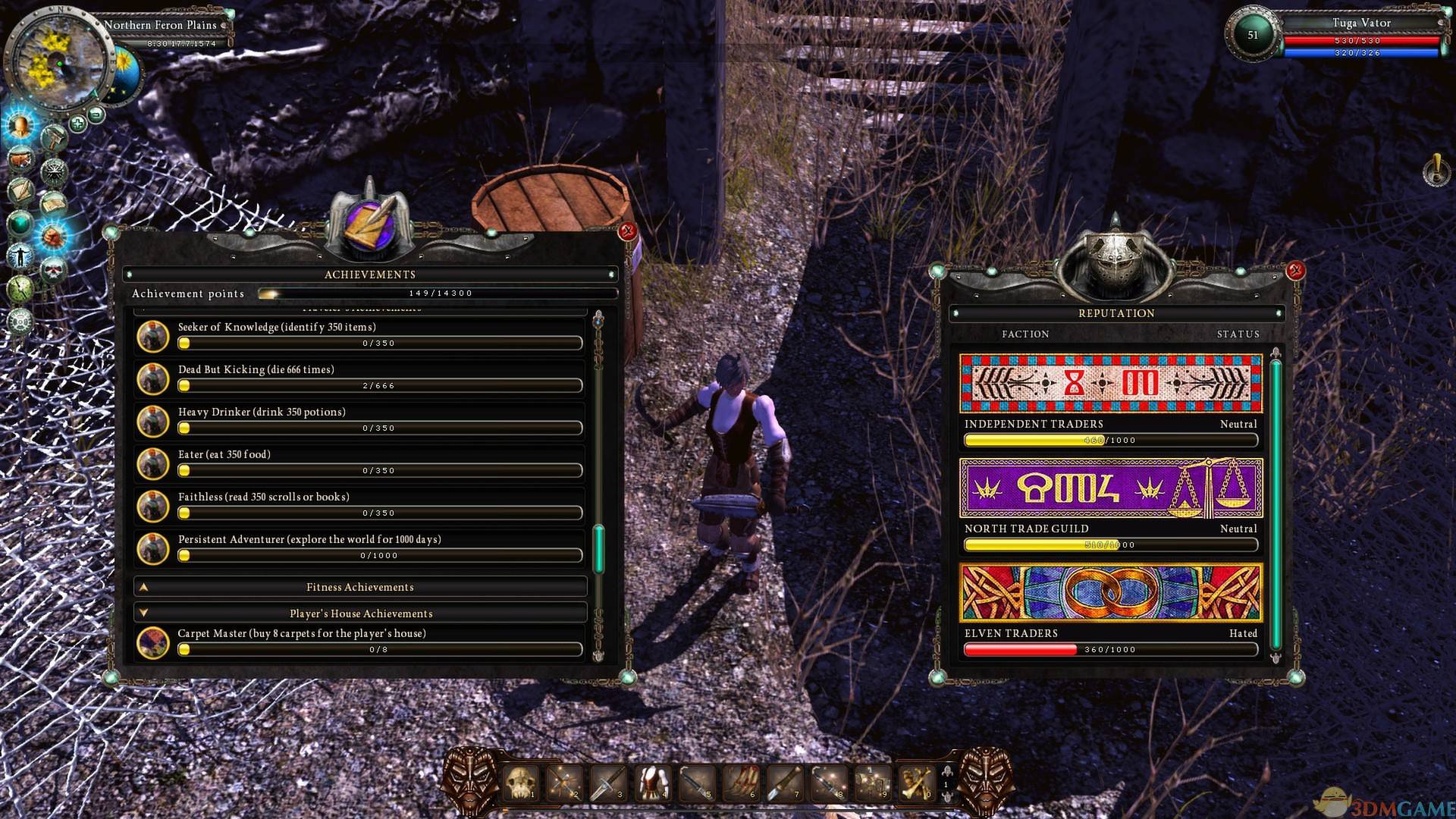Image resolution: width=1456 pixels, height=819 pixels.
Task: Open the character head portrait menu icon
Action: (x=20, y=125)
